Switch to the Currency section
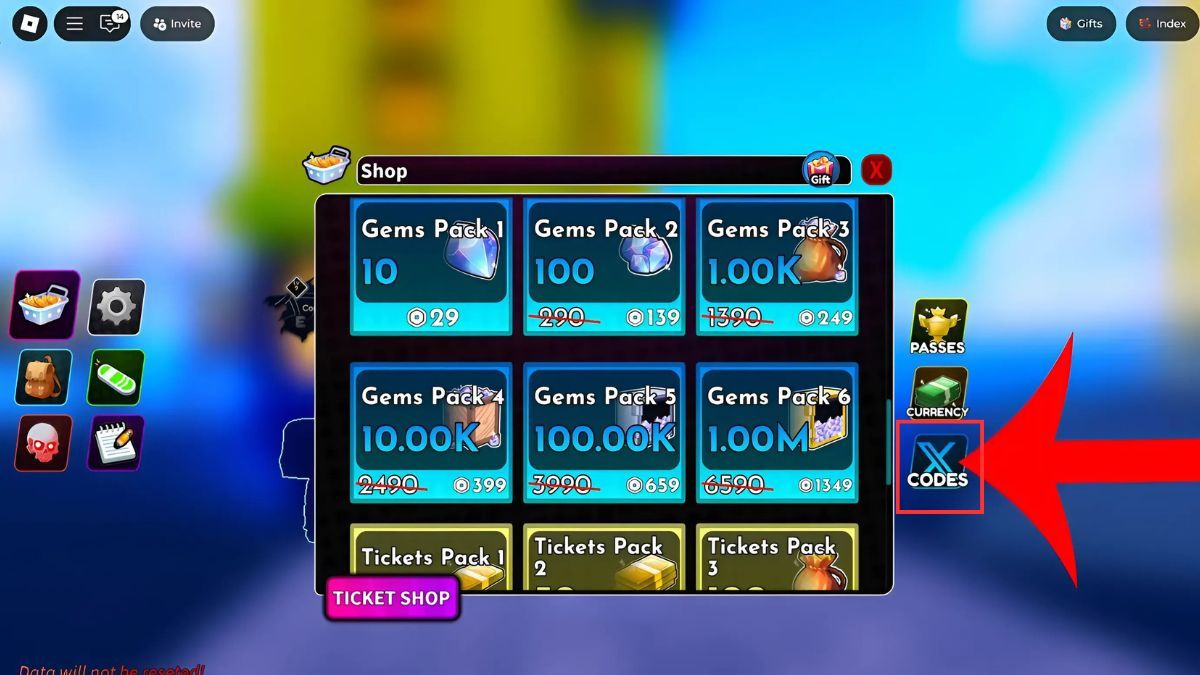This screenshot has height=675, width=1200. [x=938, y=392]
